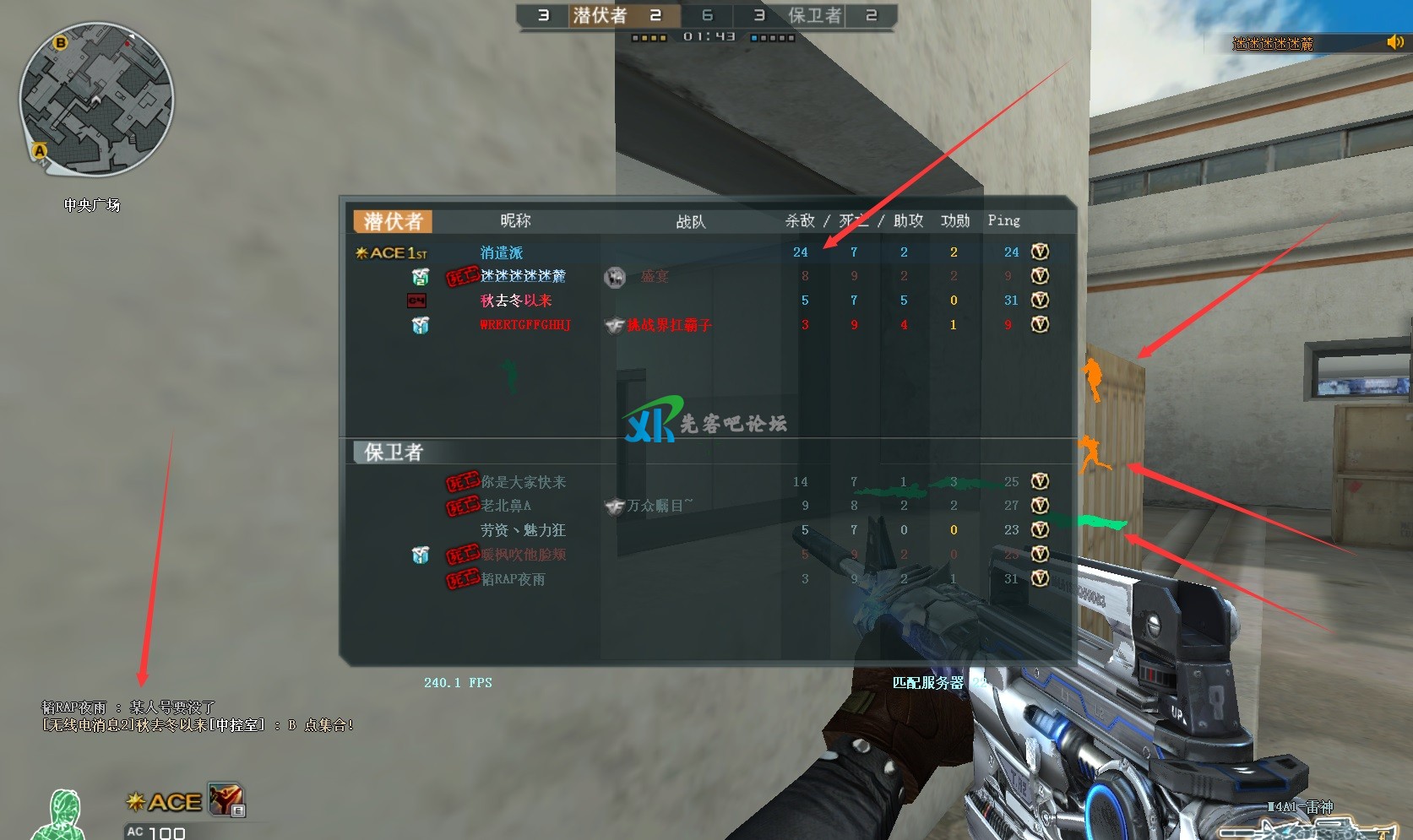Click the 盛宴 clan emblem
Viewport: 1413px width, 840px height.
(615, 277)
